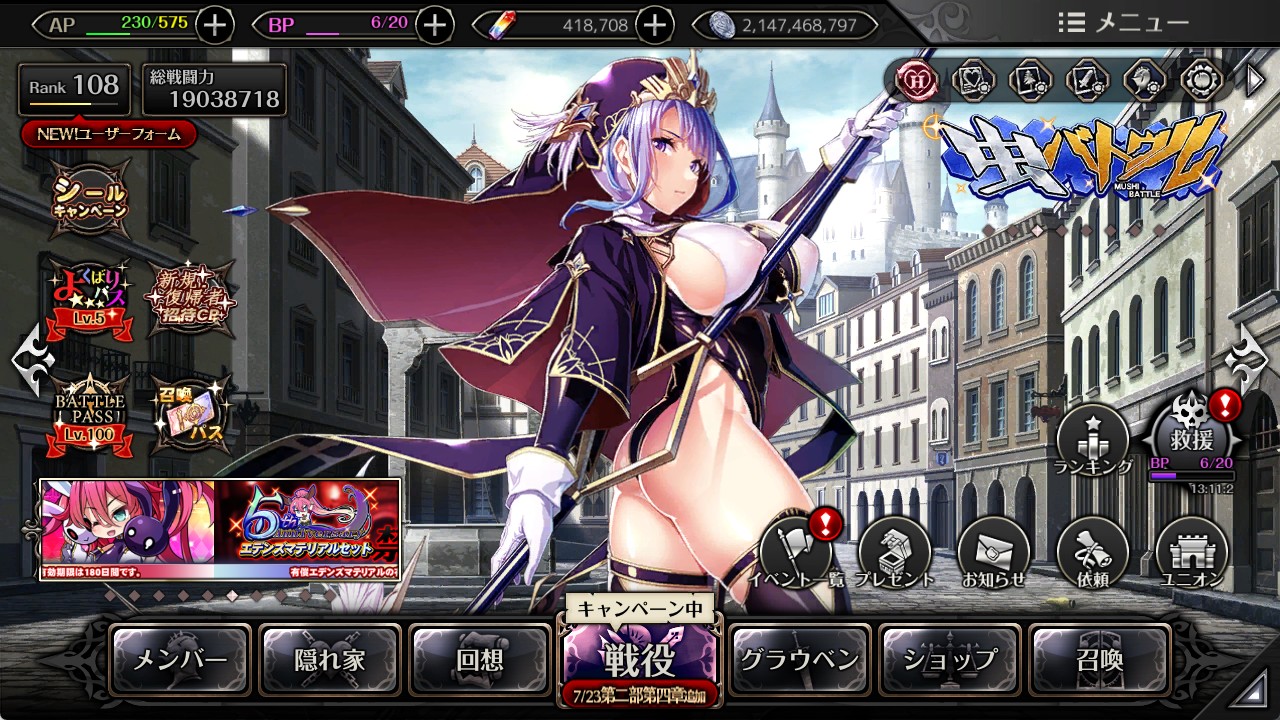The width and height of the screenshot is (1280, 720).
Task: Click the NEW!ユーザーフォーム button
Action: click(x=109, y=134)
